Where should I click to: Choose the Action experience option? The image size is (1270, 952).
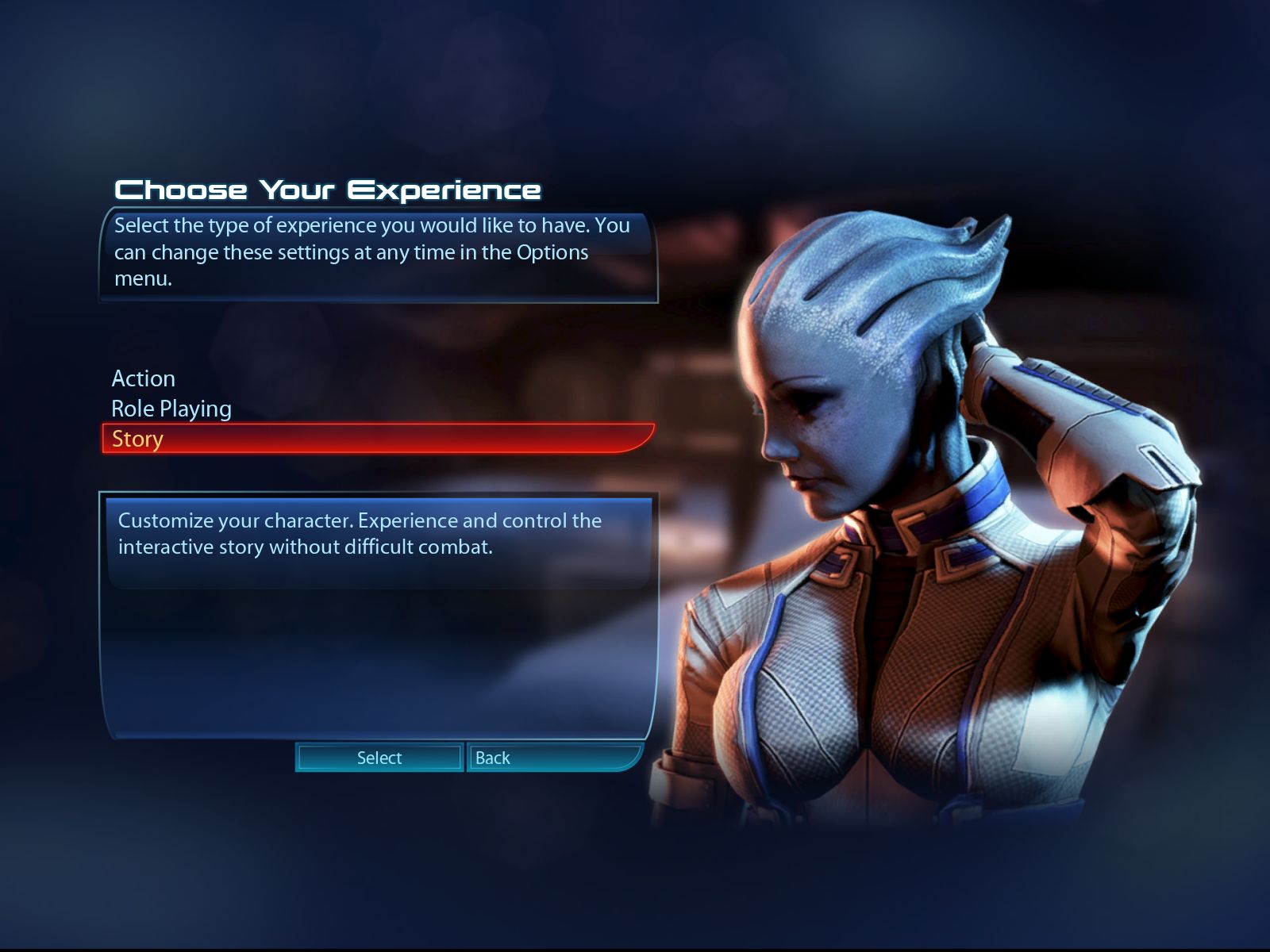144,378
